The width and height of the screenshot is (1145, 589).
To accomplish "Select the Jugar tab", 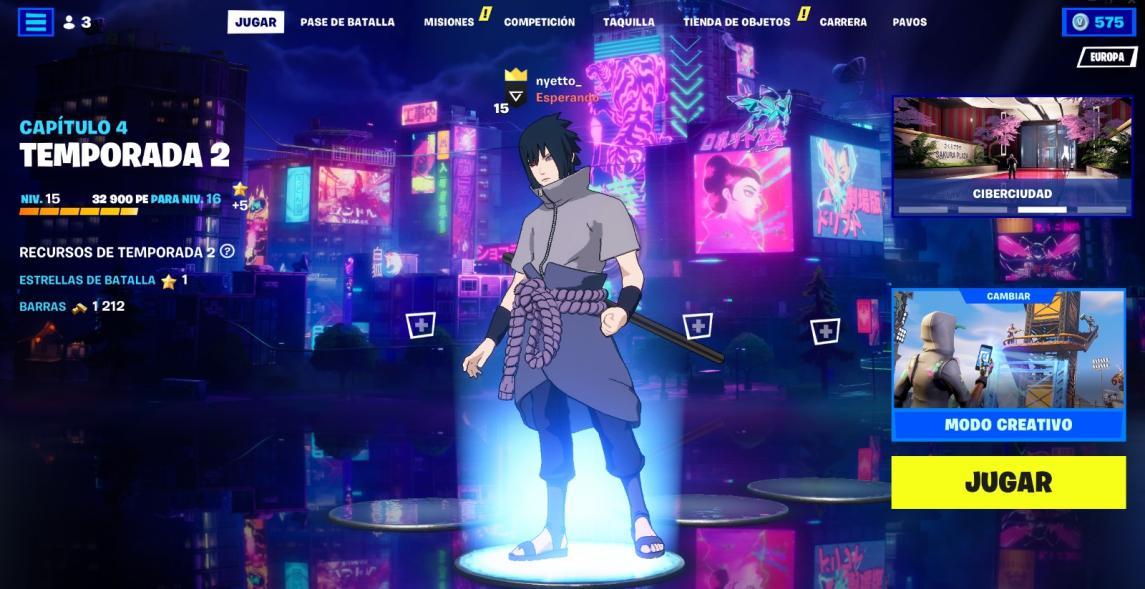I will click(x=255, y=22).
